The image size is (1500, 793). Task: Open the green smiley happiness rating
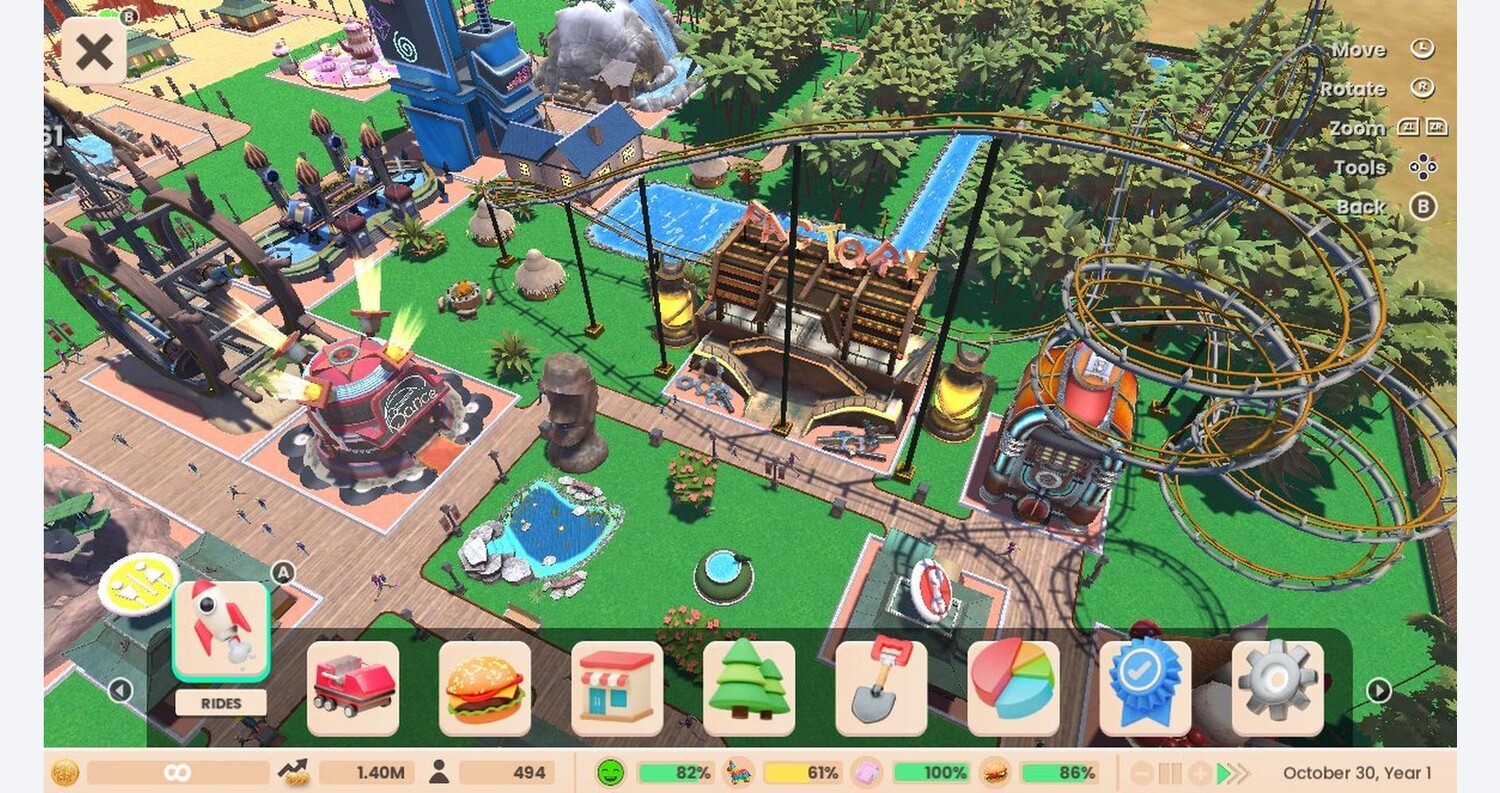click(610, 773)
